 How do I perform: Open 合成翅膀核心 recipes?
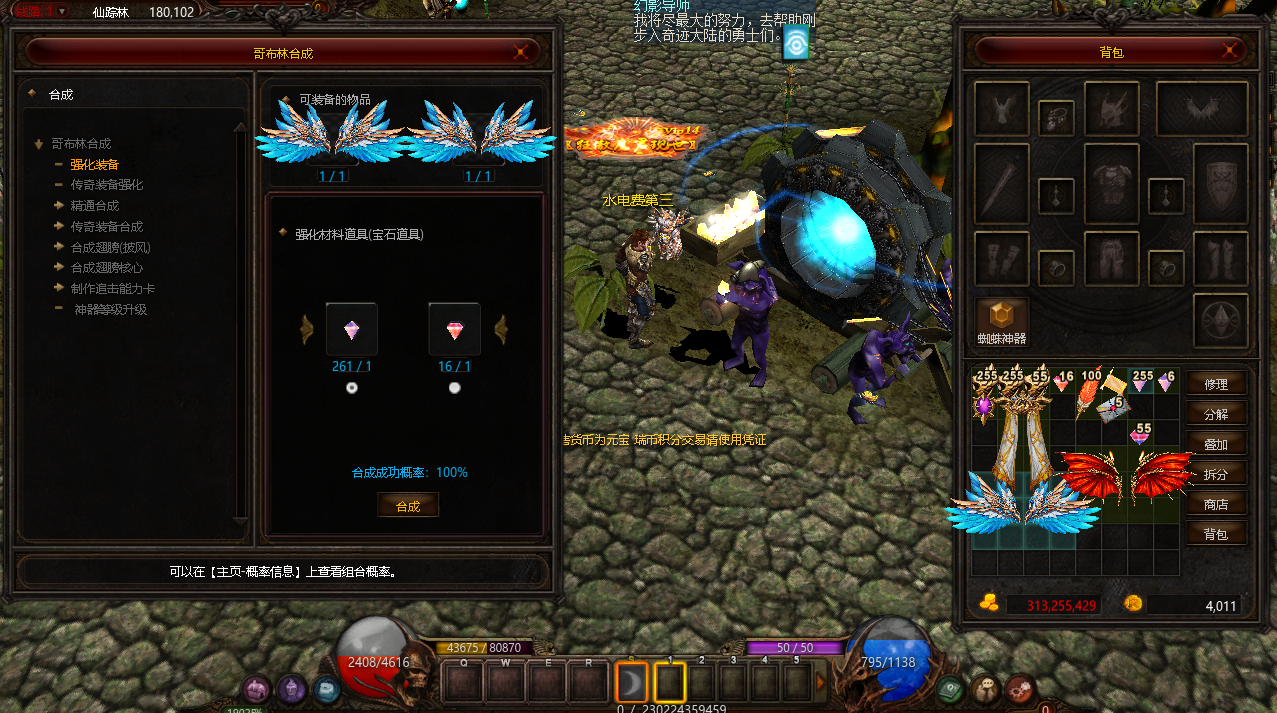coord(106,268)
